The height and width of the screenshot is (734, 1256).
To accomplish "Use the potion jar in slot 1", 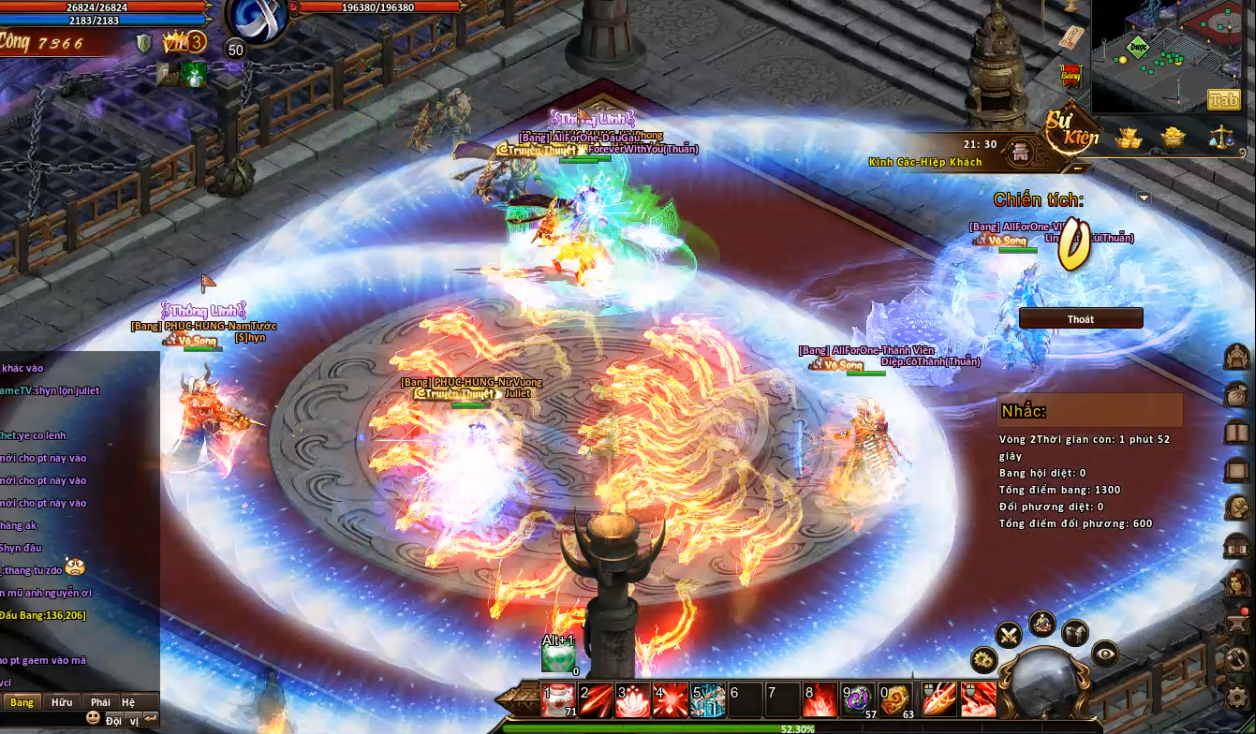I will [557, 700].
